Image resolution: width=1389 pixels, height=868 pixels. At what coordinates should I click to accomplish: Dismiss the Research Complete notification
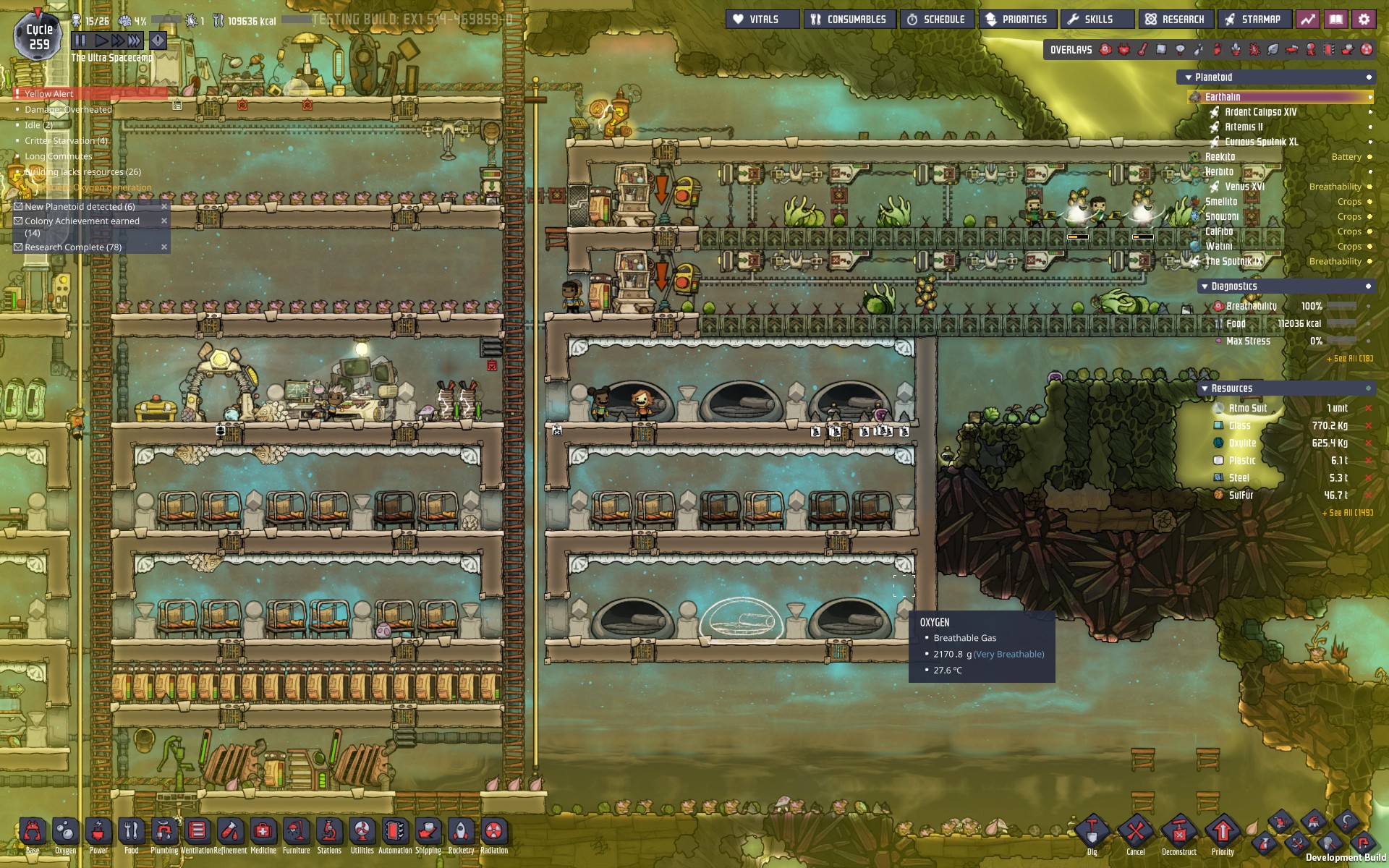coord(164,247)
